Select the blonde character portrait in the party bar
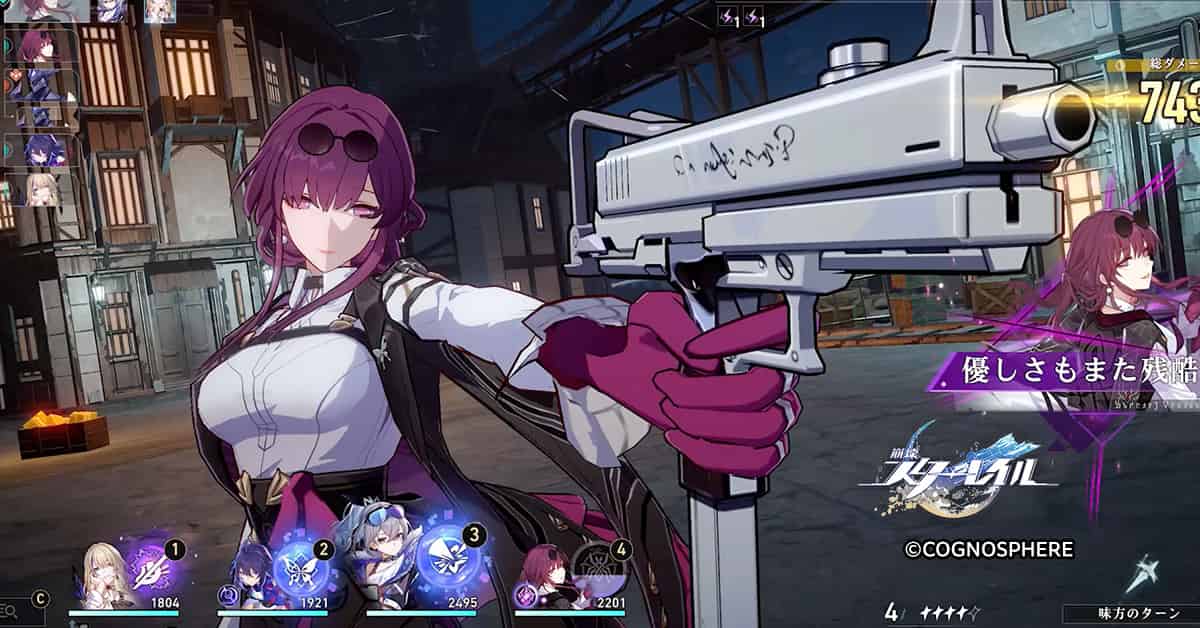The image size is (1200, 628). click(x=103, y=577)
